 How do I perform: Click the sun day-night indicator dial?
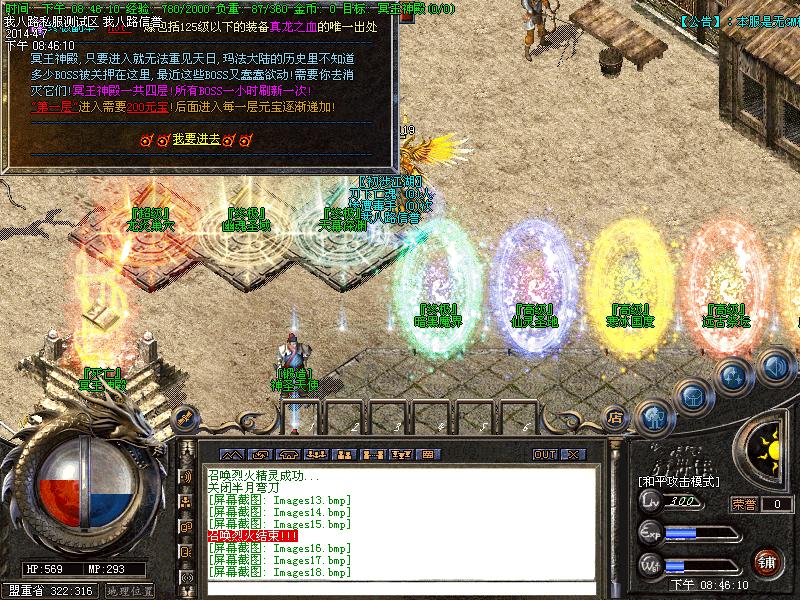coord(771,450)
